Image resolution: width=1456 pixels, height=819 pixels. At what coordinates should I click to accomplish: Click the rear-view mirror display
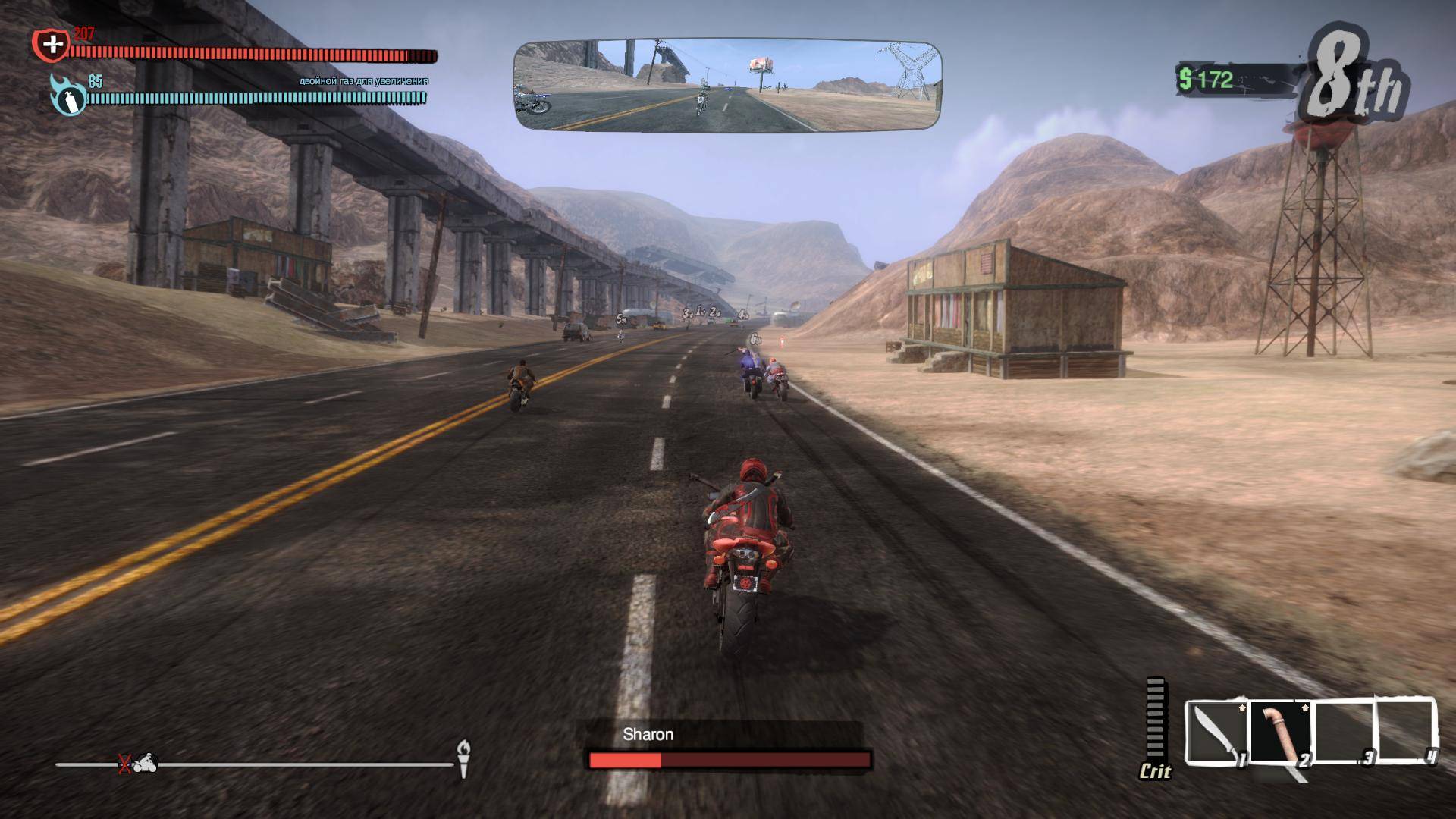[x=727, y=85]
